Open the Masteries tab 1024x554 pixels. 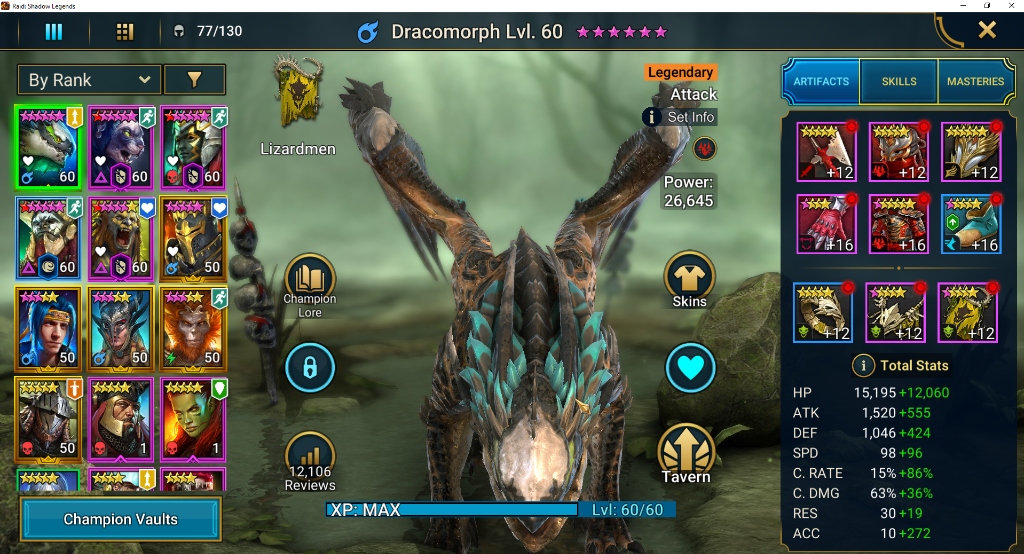click(975, 81)
